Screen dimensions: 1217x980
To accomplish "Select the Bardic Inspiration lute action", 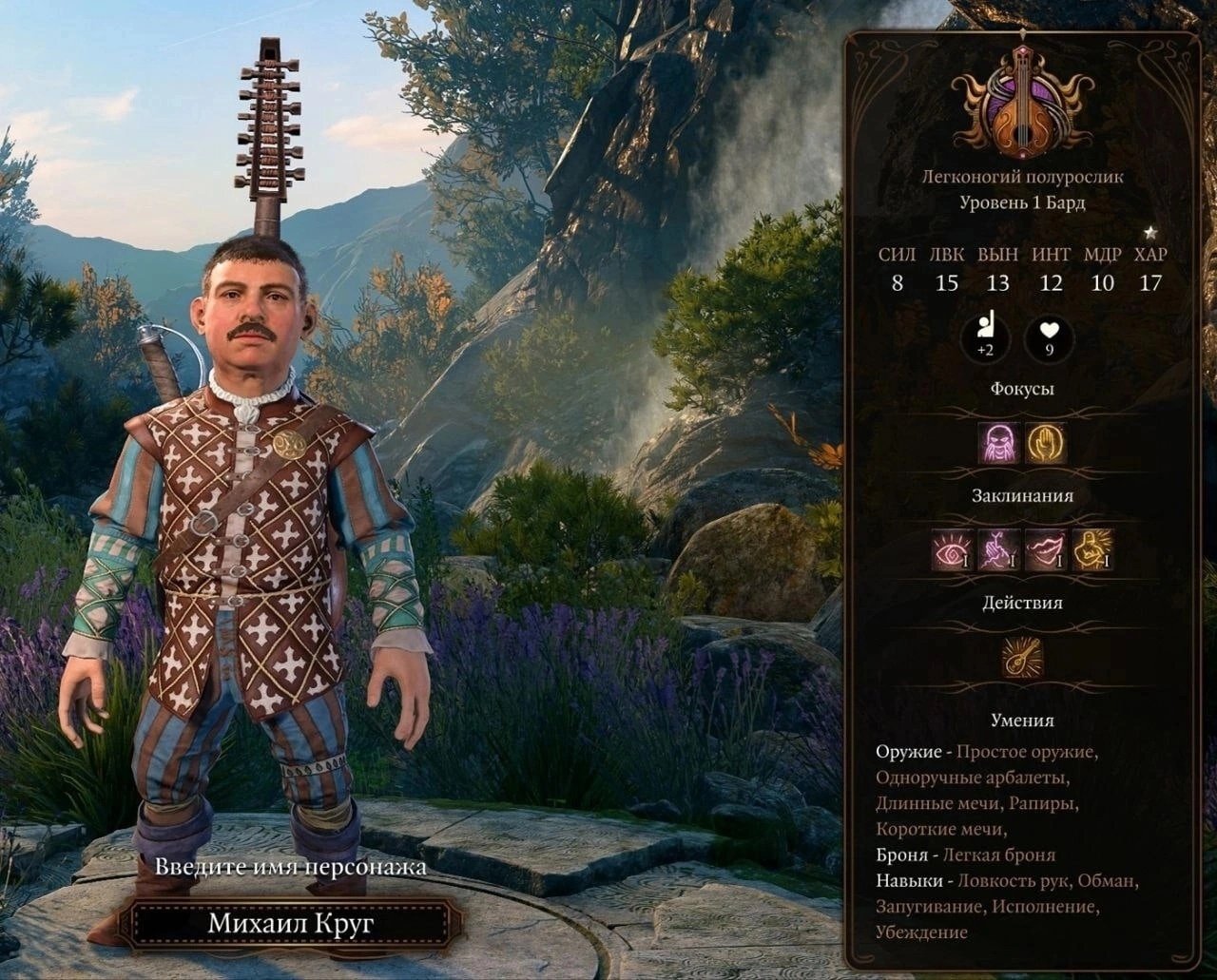I will pyautogui.click(x=1023, y=658).
